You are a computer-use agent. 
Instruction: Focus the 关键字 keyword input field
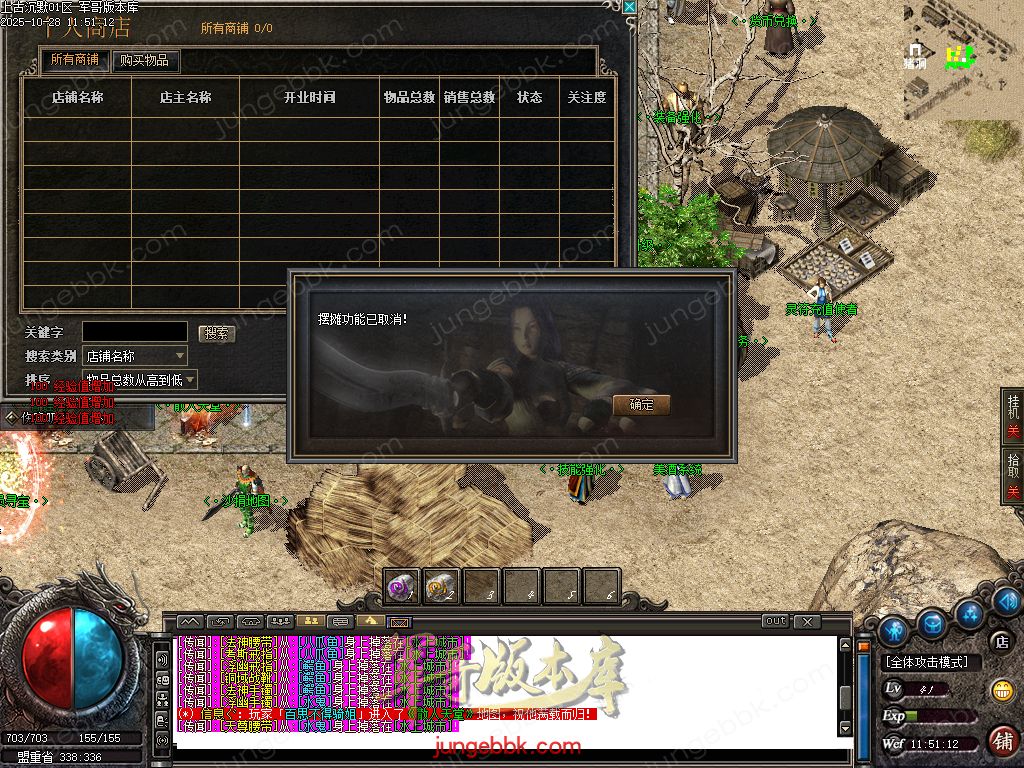(134, 332)
